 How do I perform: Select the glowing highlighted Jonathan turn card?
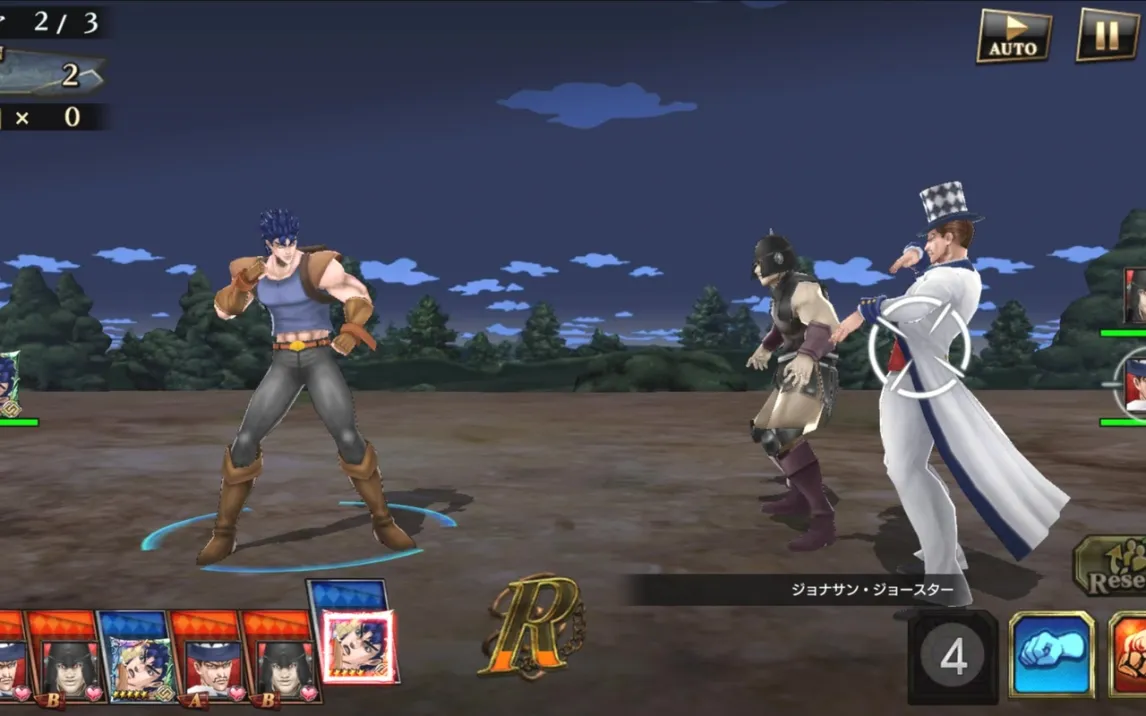[x=358, y=646]
